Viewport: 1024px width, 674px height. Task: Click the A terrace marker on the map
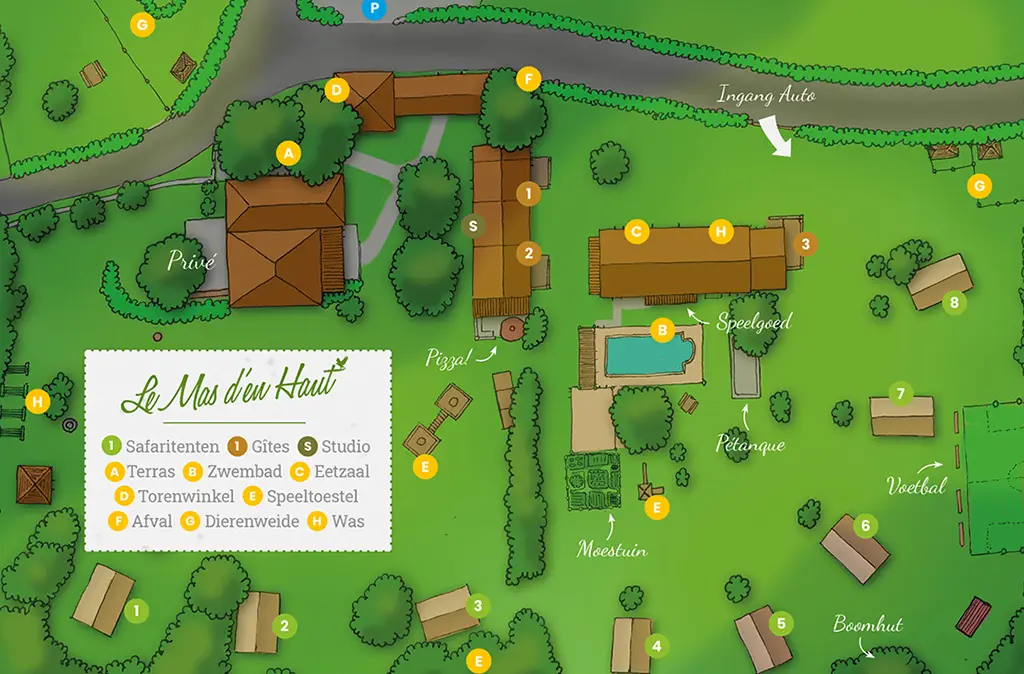(x=288, y=153)
